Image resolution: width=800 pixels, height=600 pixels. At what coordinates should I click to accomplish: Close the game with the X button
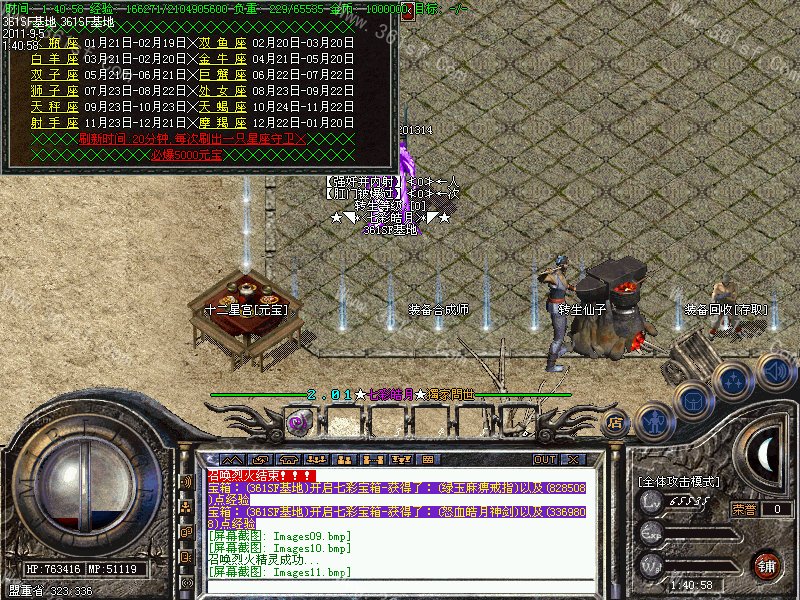tap(573, 459)
